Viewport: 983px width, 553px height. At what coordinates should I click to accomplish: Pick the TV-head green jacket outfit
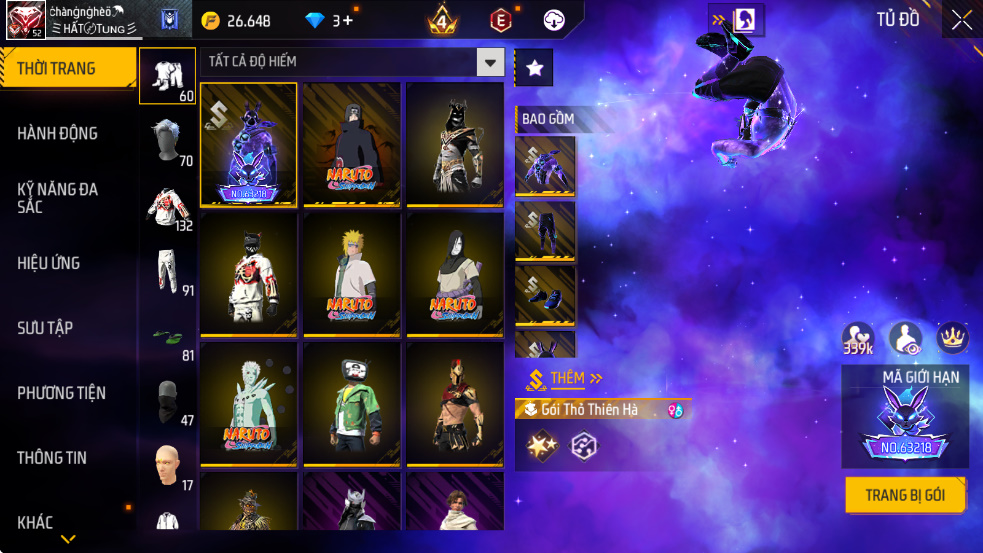(x=352, y=403)
